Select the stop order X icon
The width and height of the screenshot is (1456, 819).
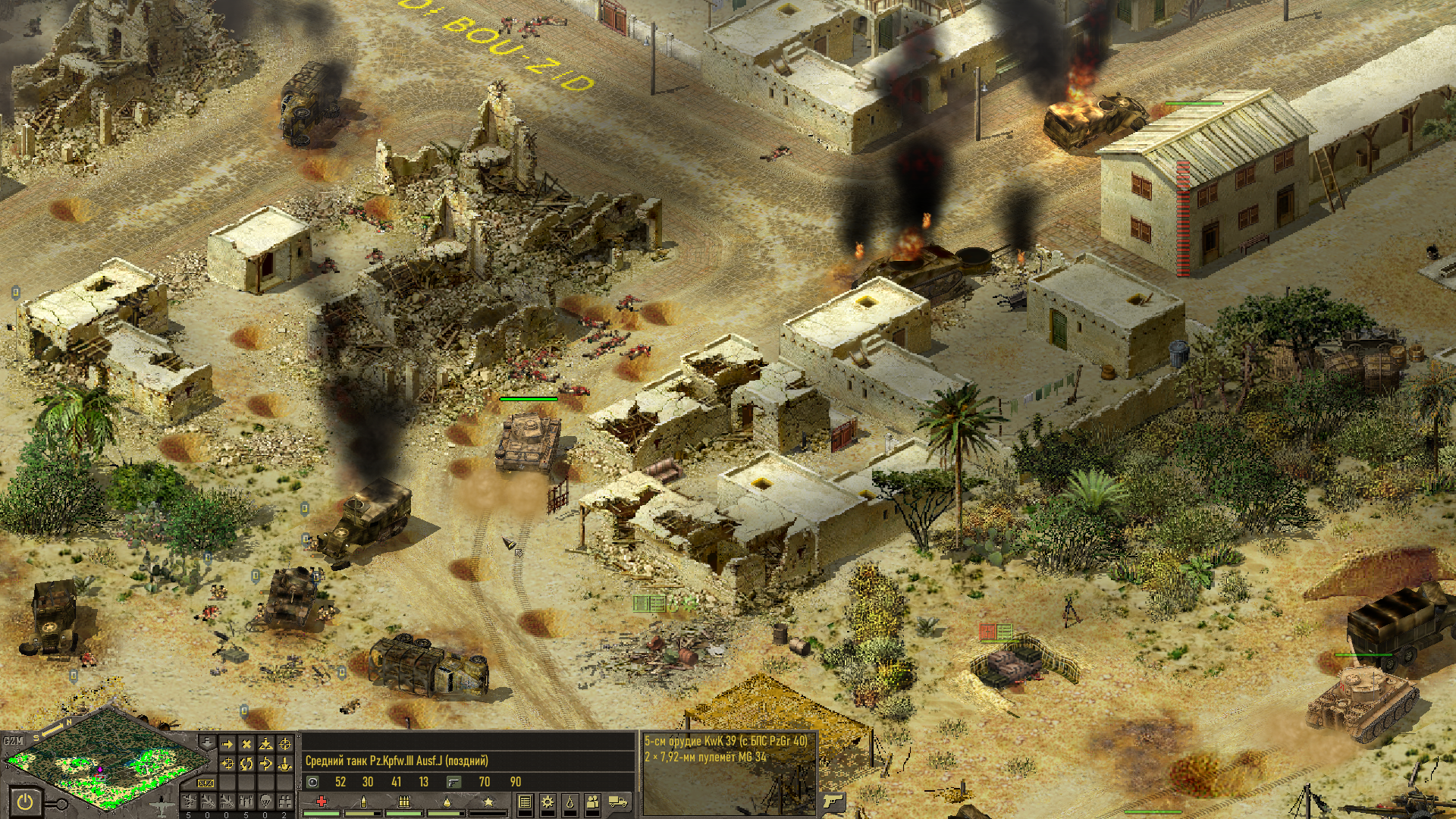tap(246, 745)
